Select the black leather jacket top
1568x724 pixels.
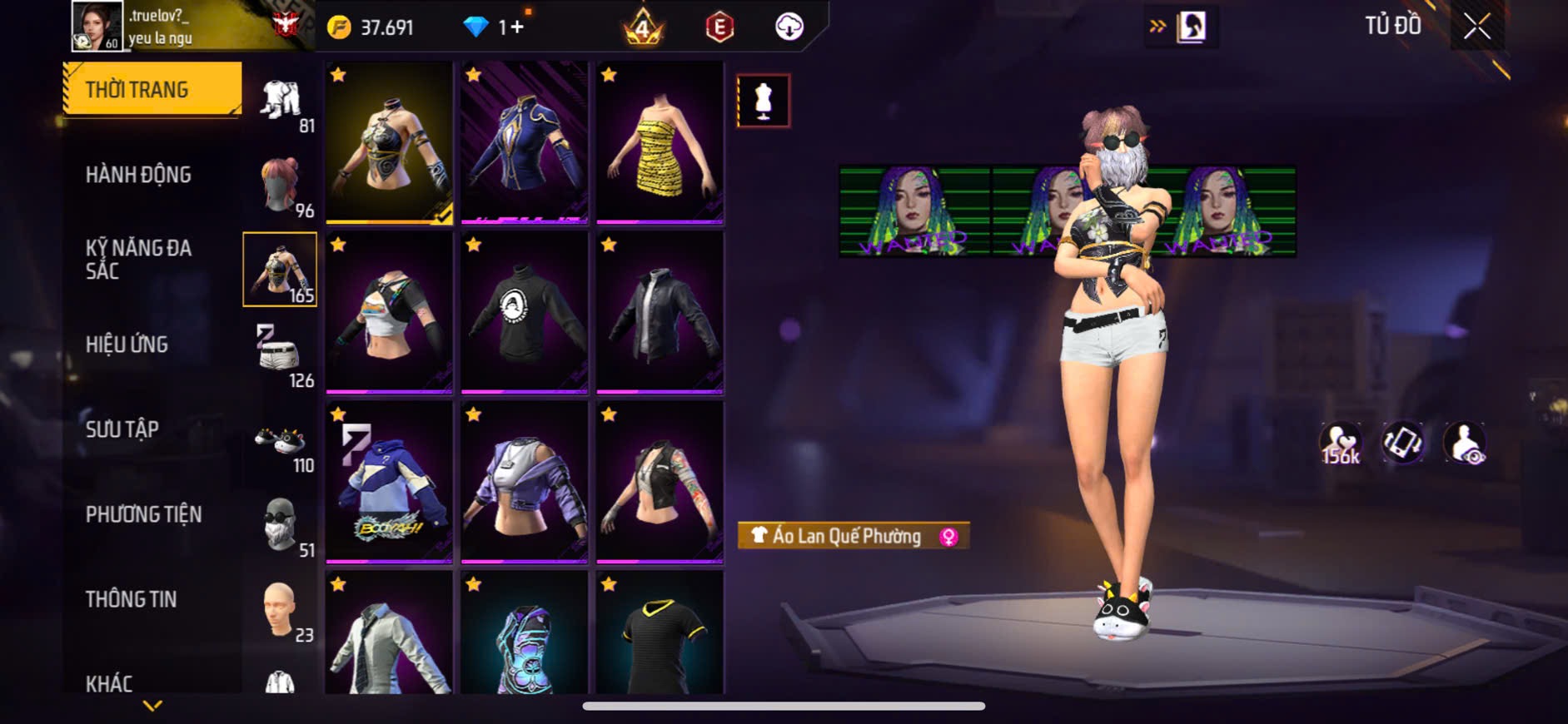(660, 312)
